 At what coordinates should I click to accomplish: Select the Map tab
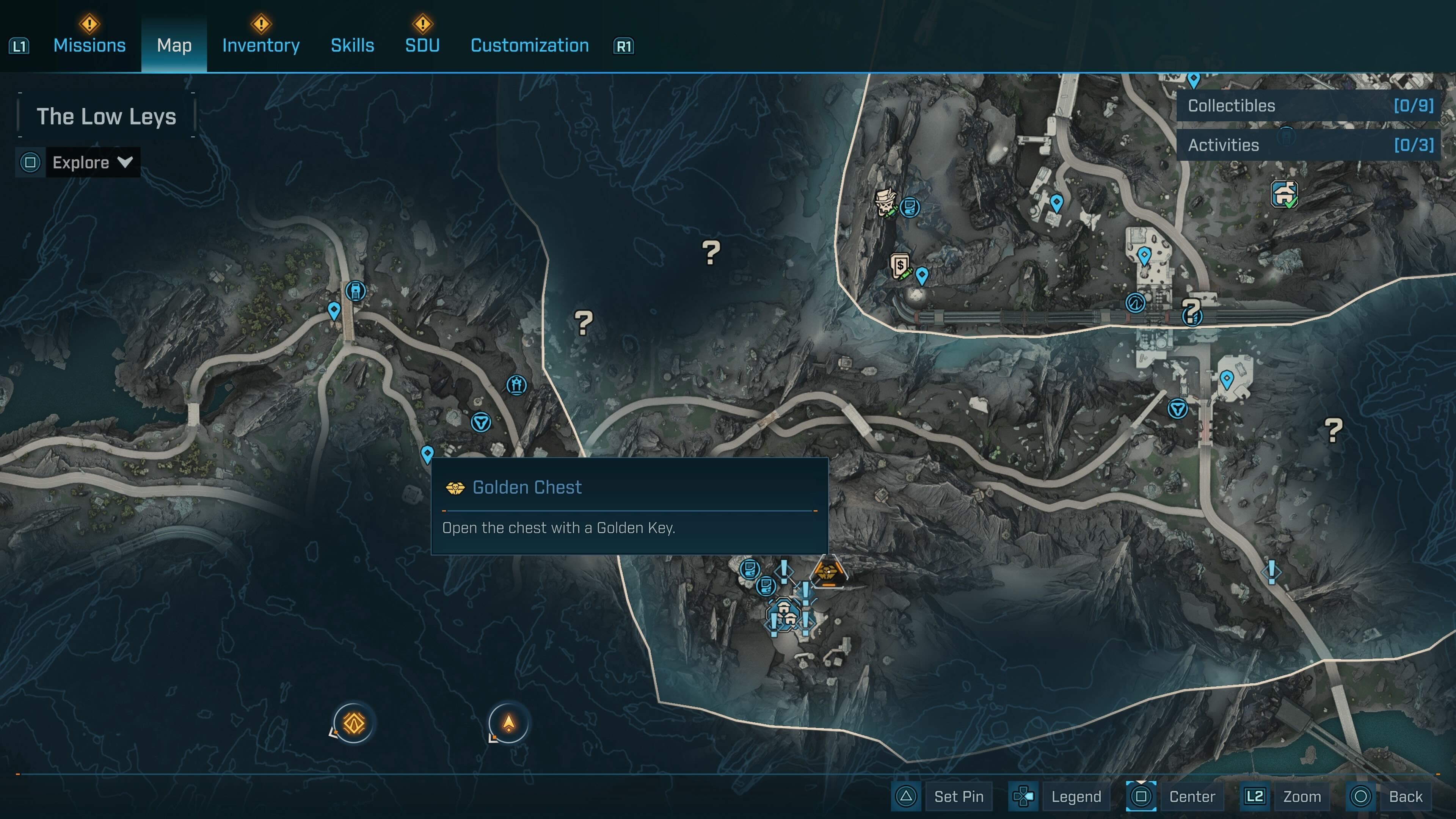point(174,45)
